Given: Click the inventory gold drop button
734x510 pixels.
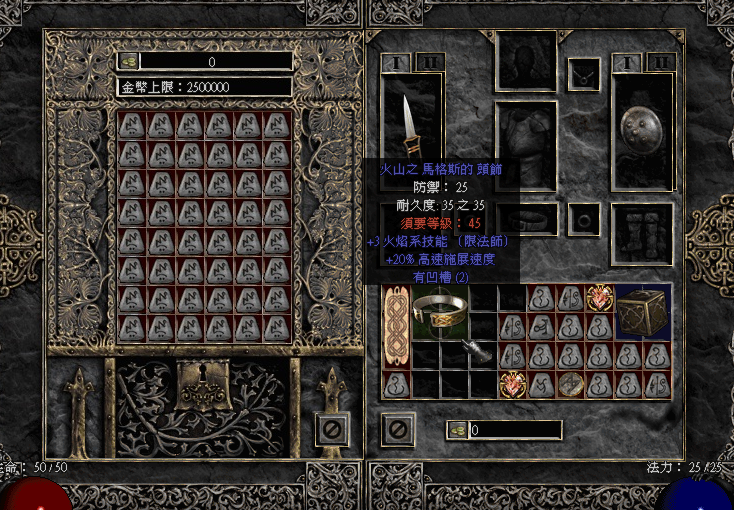Looking at the screenshot, I should coord(457,430).
